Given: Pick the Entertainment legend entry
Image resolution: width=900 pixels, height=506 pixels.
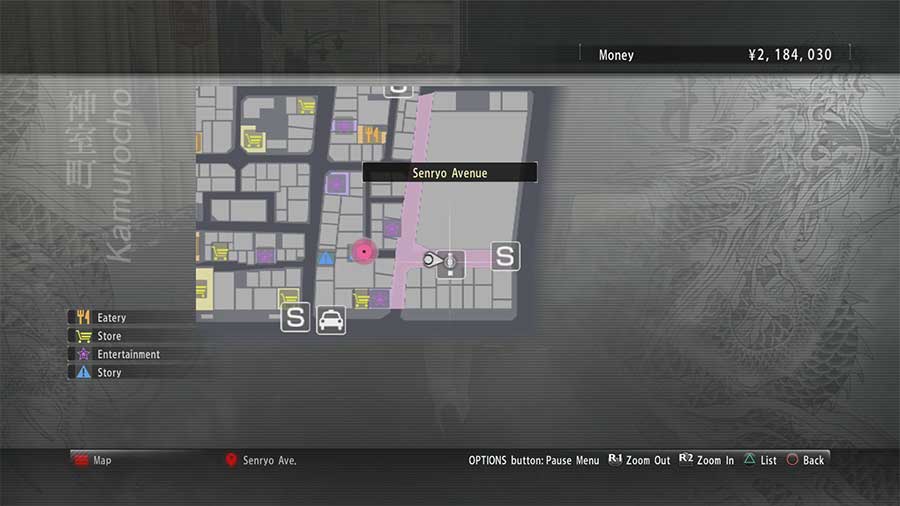Looking at the screenshot, I should 127,354.
